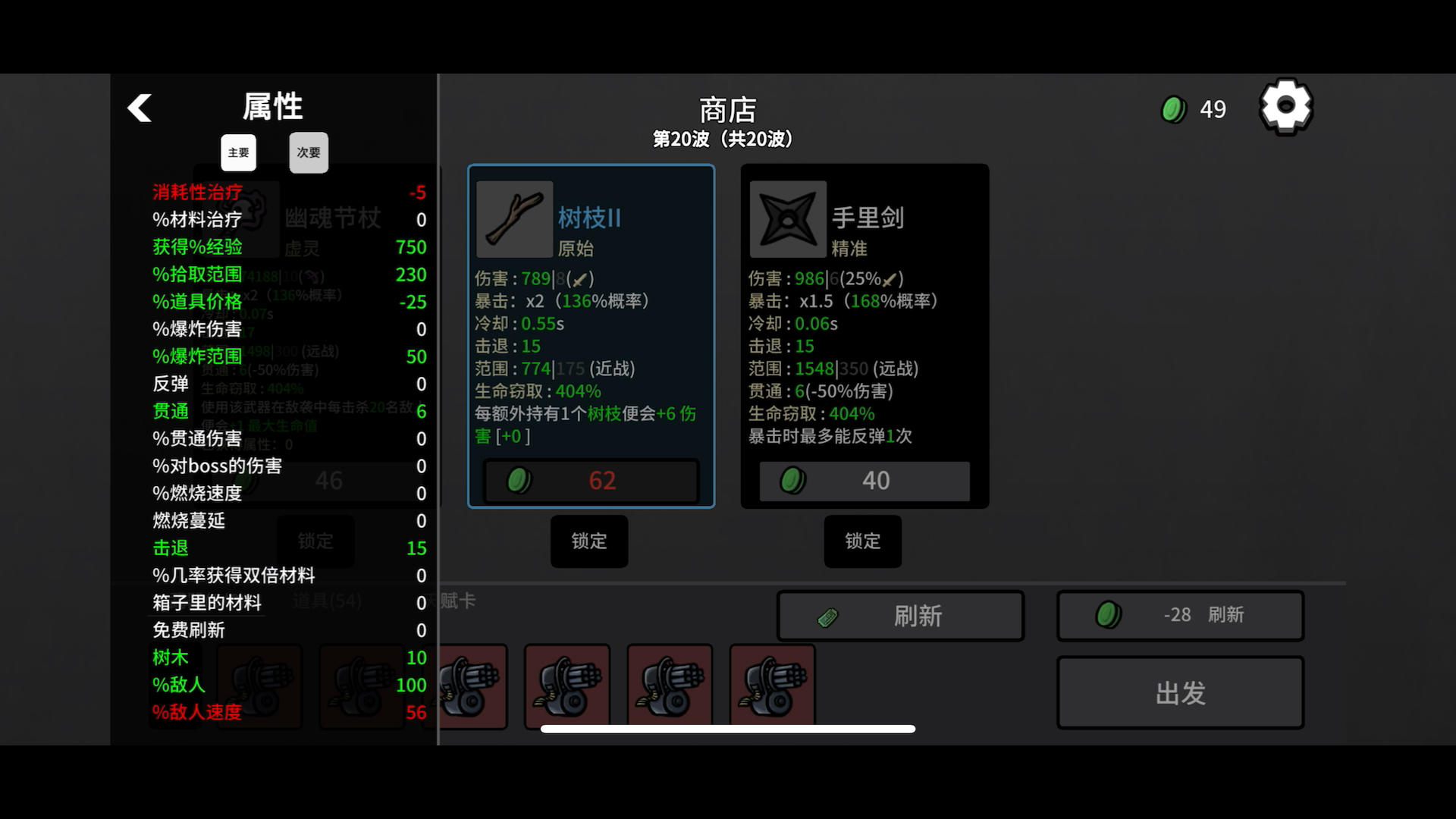
Task: Click the coin icon inside 树枝II's 62 price
Action: [x=519, y=480]
